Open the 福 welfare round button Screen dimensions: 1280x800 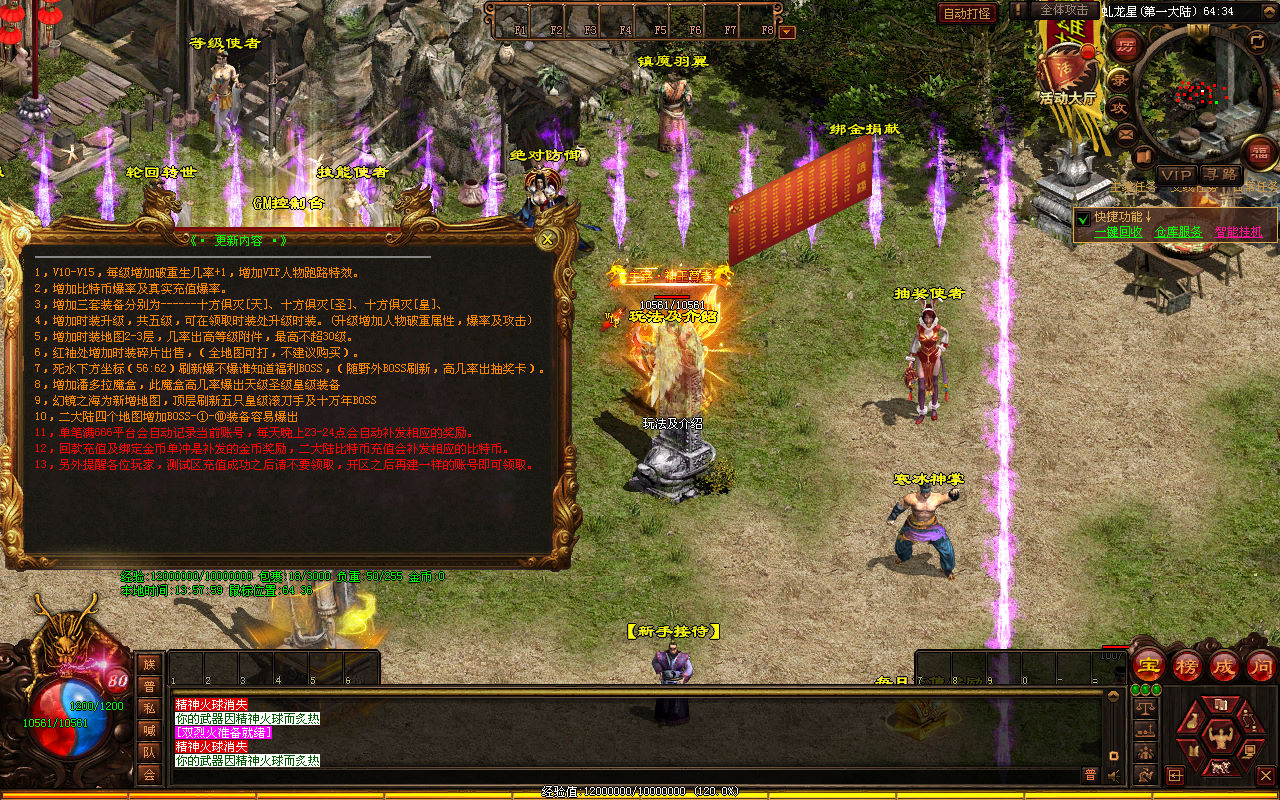(1259, 152)
